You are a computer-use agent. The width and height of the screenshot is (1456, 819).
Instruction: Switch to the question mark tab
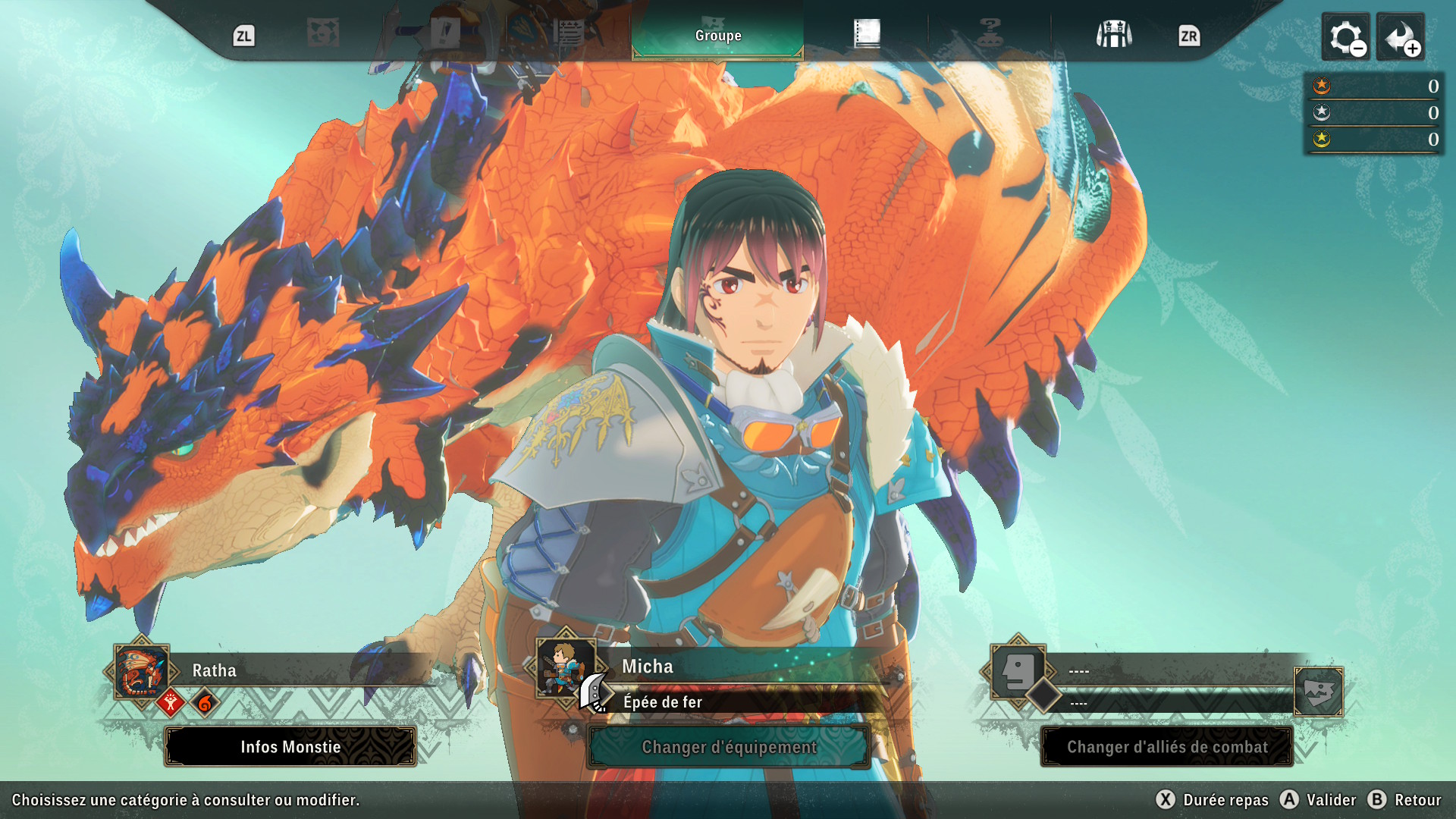[990, 33]
